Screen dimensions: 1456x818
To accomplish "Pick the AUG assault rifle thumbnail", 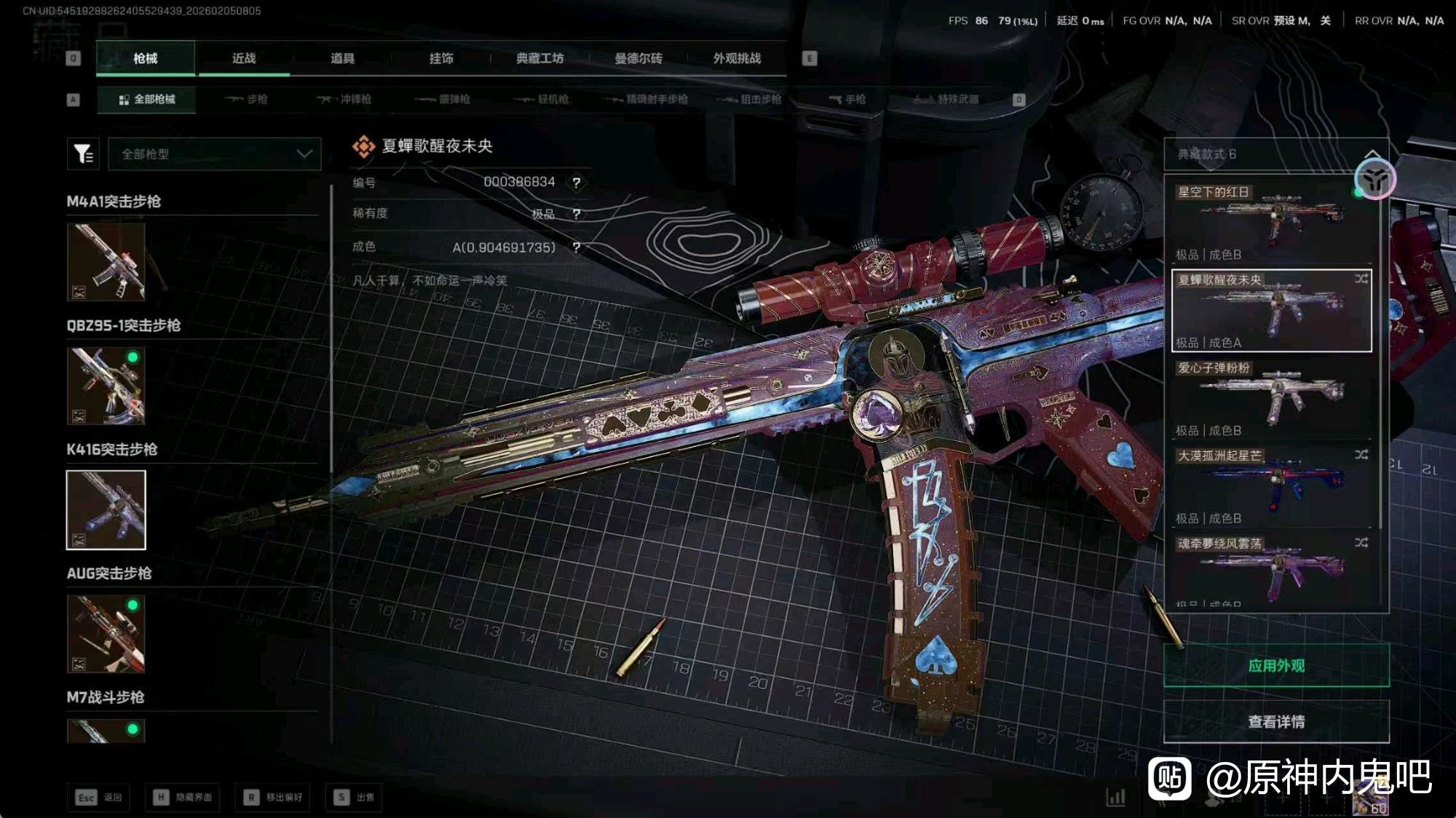I will [106, 634].
